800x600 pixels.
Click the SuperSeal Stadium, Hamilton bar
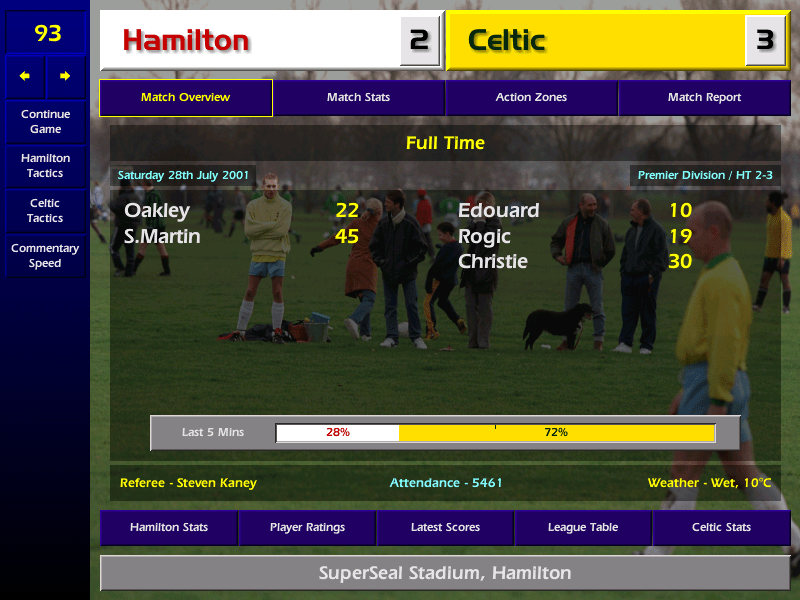click(445, 573)
